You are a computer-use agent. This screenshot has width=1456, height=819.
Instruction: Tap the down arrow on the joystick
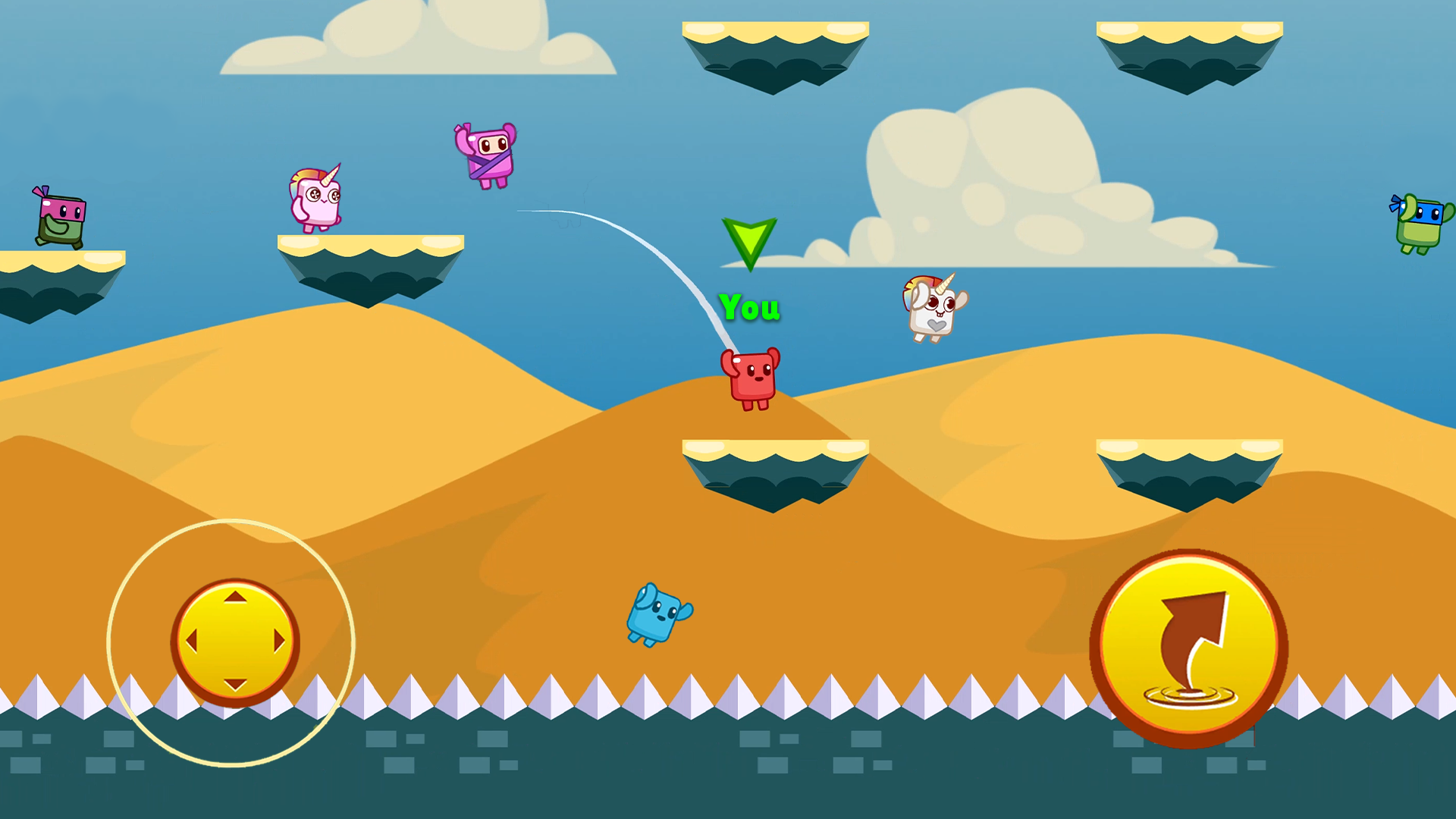pyautogui.click(x=236, y=684)
